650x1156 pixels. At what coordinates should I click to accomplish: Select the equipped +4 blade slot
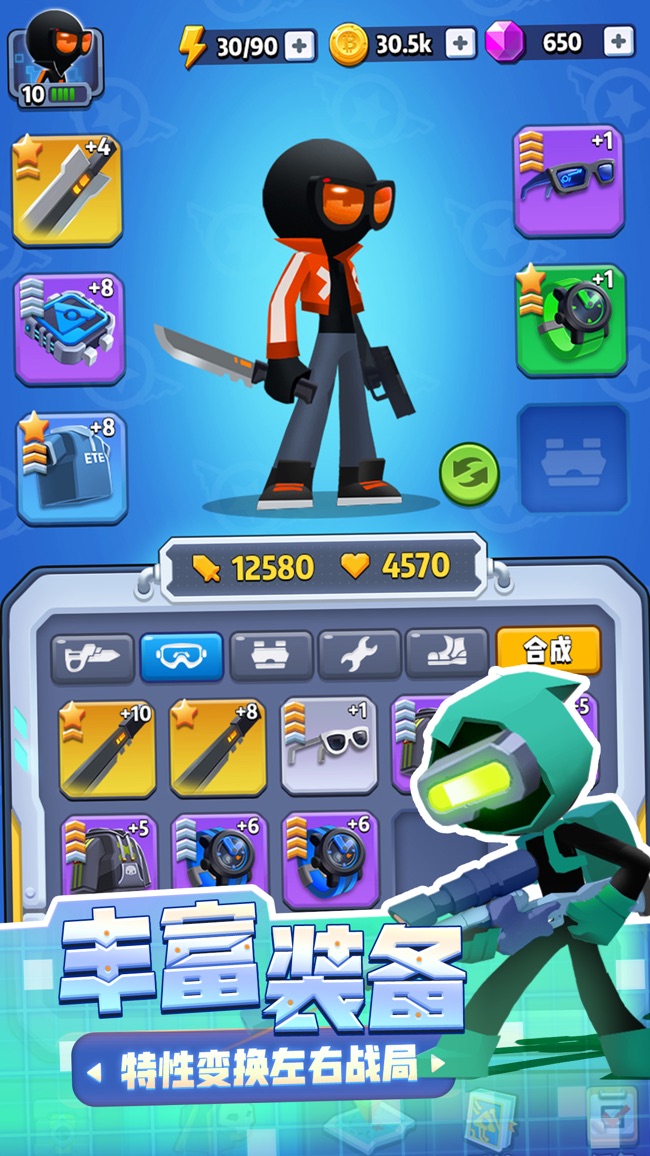click(x=67, y=190)
